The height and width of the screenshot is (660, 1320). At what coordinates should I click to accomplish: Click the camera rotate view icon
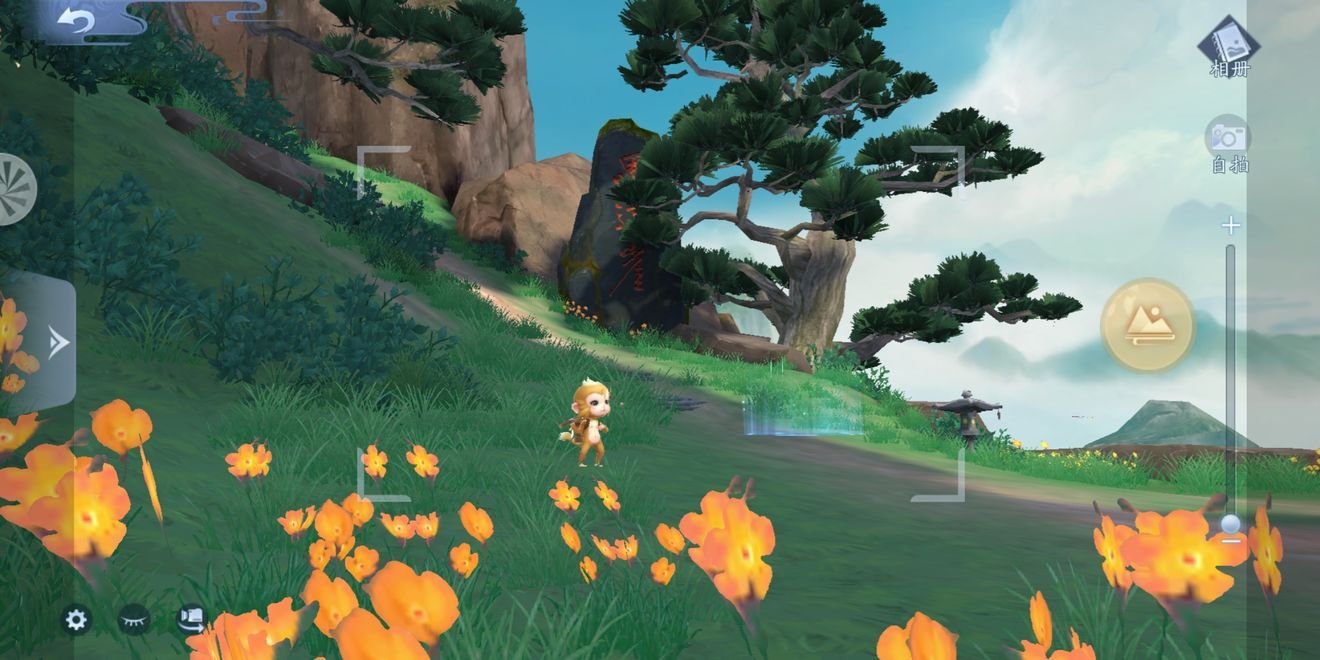[x=191, y=620]
